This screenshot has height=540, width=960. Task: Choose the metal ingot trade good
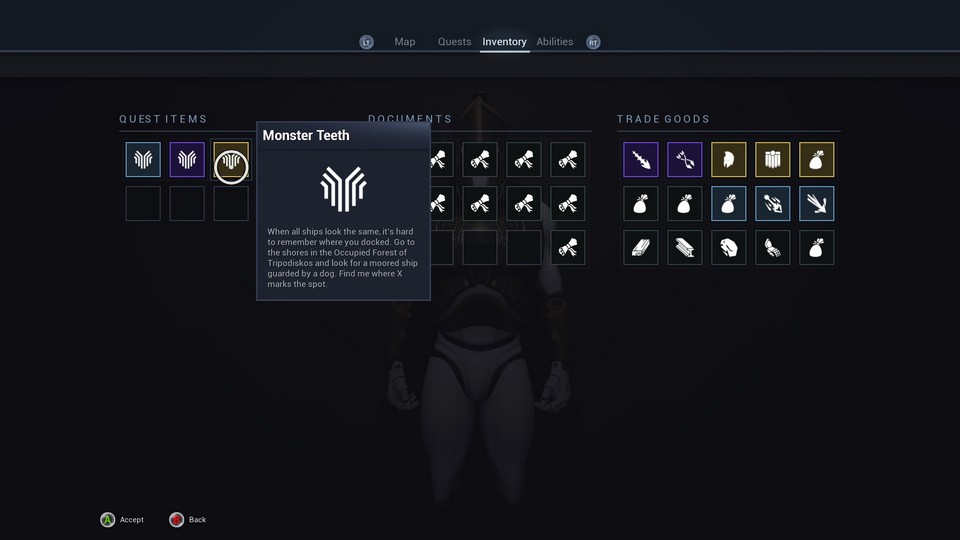[685, 248]
